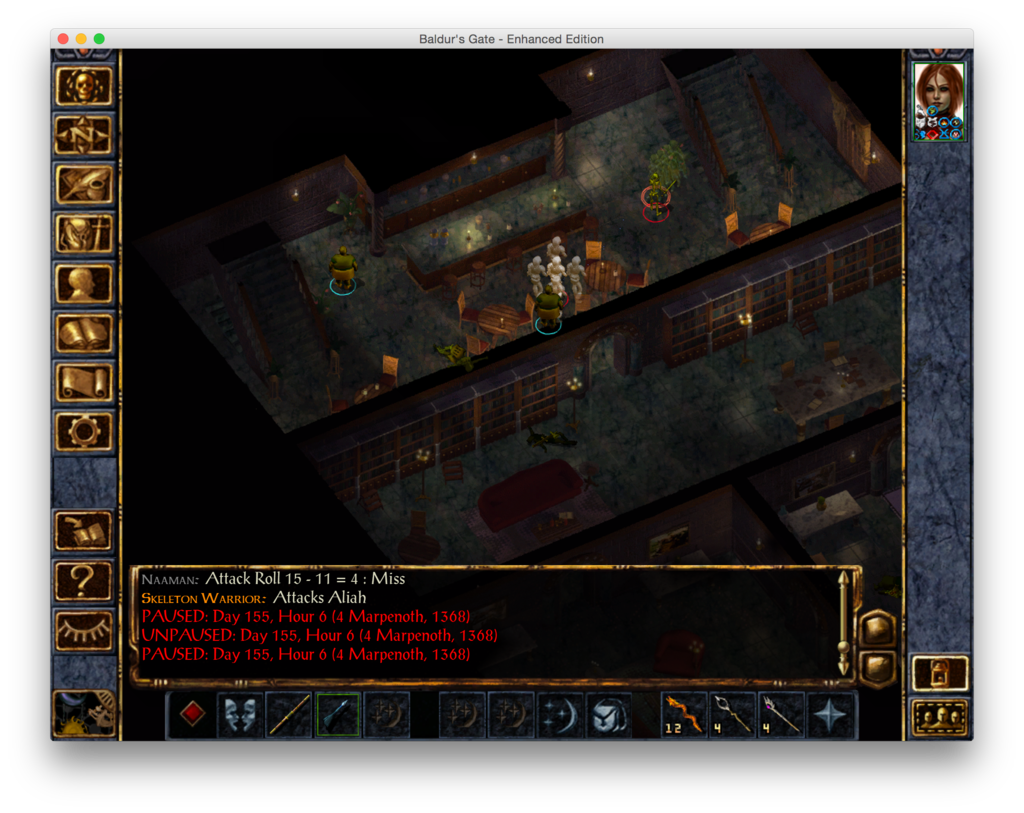Click the closed eye icon in the sidebar
This screenshot has height=813, width=1024.
(x=84, y=628)
